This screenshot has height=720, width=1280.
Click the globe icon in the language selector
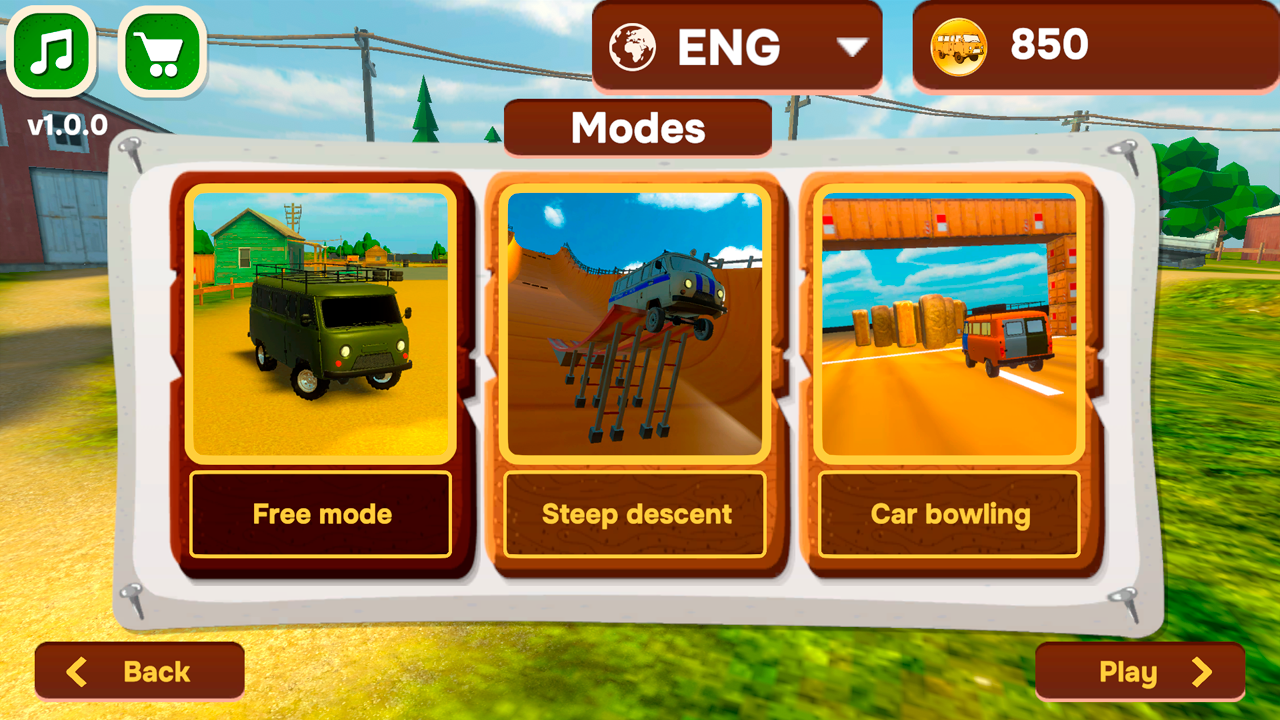point(632,44)
